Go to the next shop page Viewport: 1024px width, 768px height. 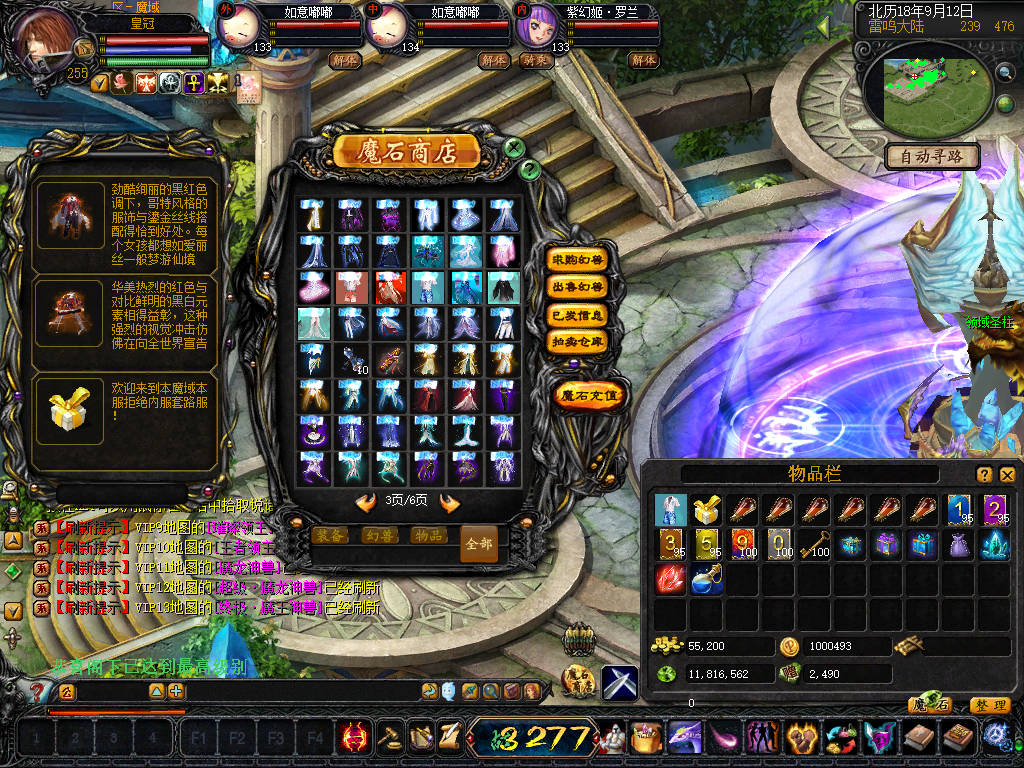(450, 503)
